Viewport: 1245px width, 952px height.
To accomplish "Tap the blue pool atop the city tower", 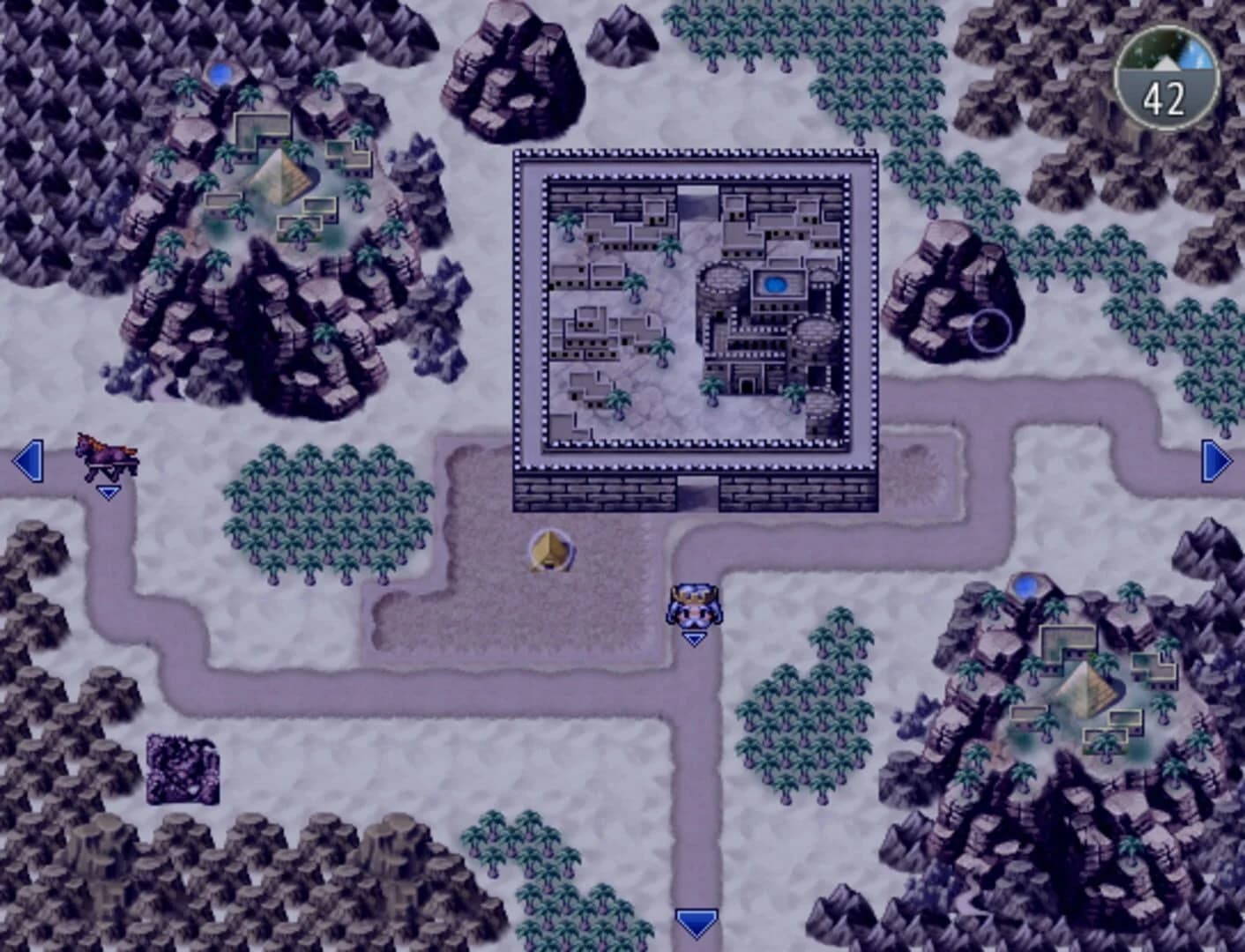I will pyautogui.click(x=774, y=284).
